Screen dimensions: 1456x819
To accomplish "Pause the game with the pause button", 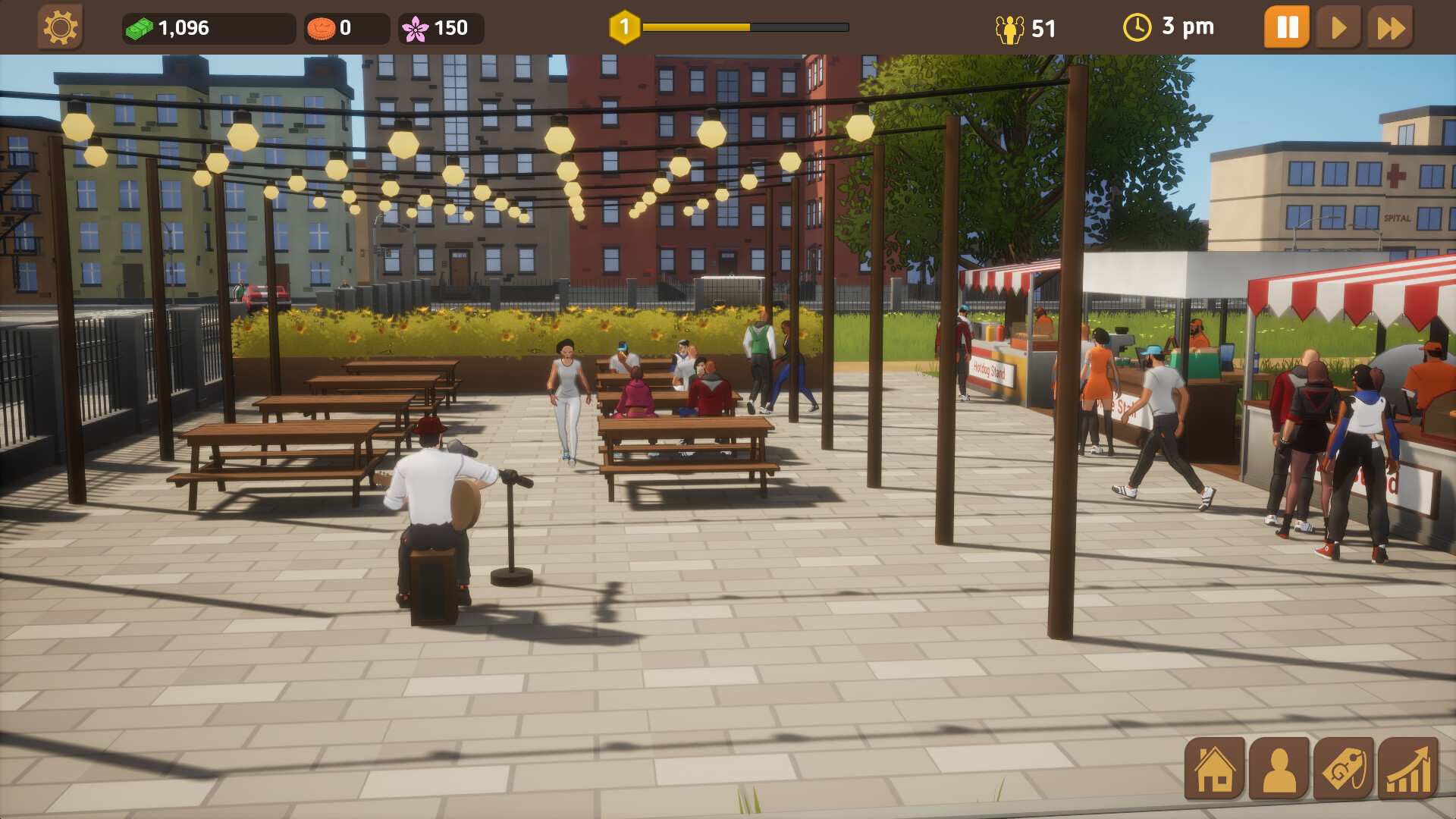I will (1286, 27).
